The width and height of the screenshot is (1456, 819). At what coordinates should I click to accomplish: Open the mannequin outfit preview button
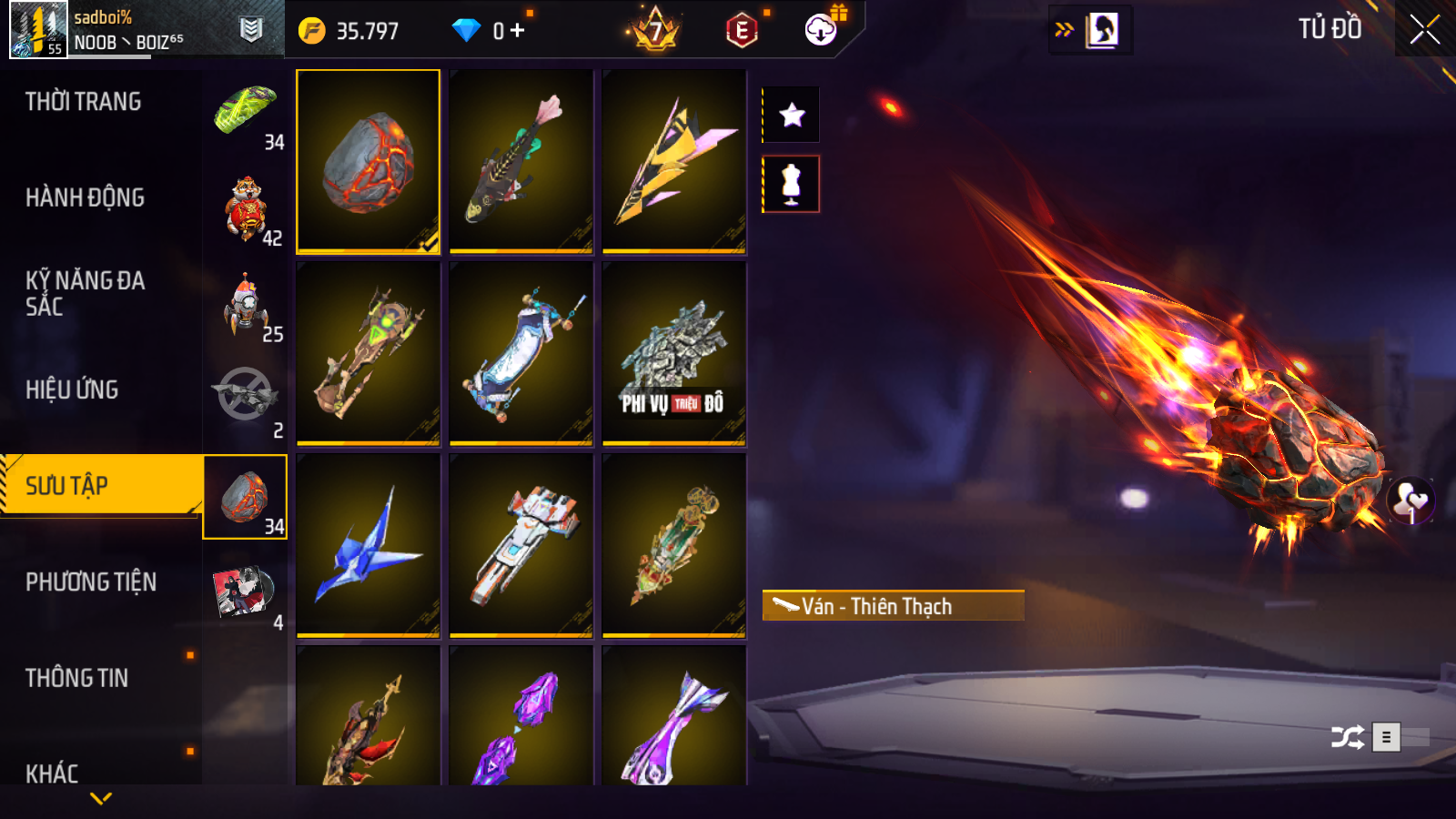tap(792, 184)
